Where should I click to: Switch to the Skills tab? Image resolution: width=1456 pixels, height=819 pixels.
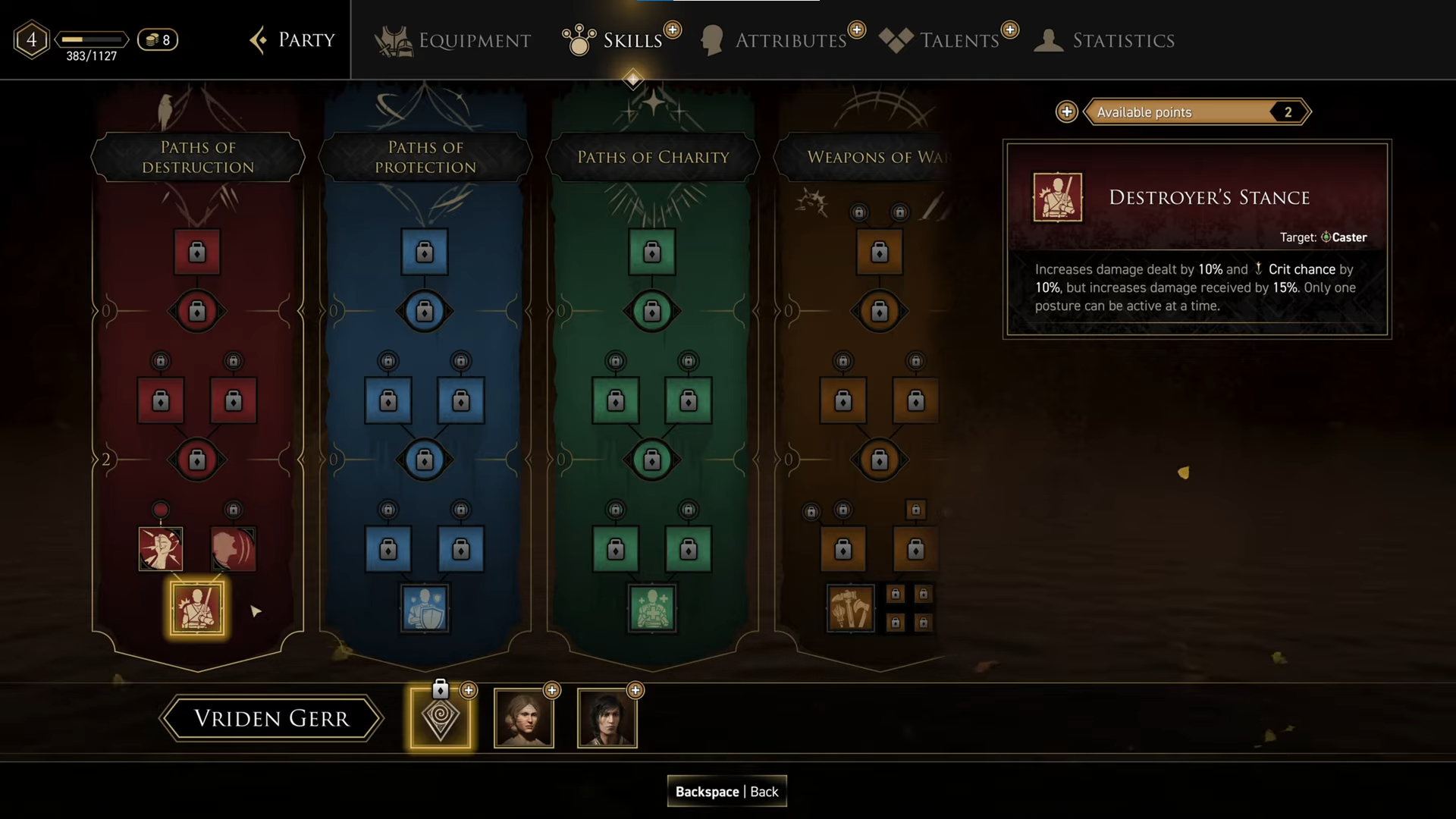pyautogui.click(x=614, y=40)
